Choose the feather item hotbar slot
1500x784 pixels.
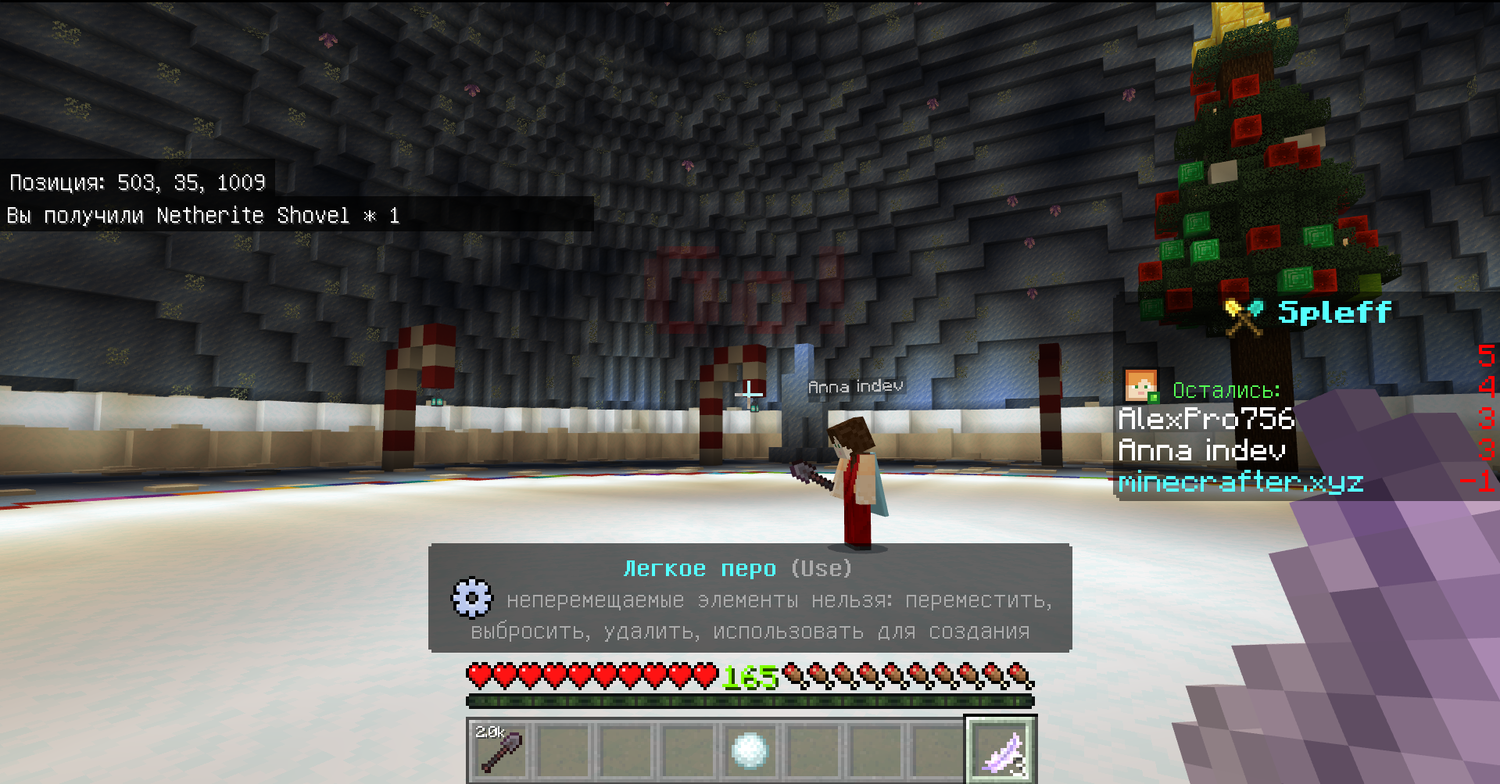pyautogui.click(x=1000, y=750)
